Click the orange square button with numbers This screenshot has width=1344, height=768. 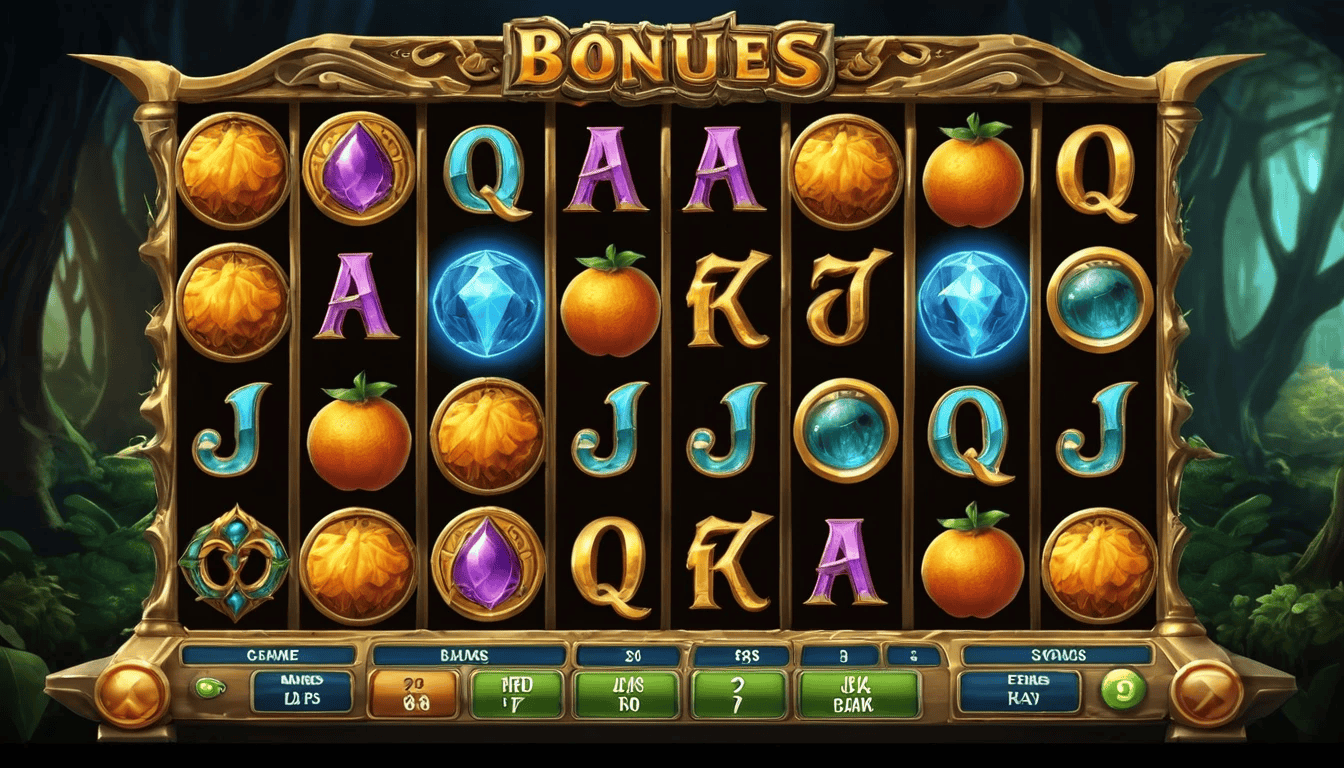tap(413, 694)
